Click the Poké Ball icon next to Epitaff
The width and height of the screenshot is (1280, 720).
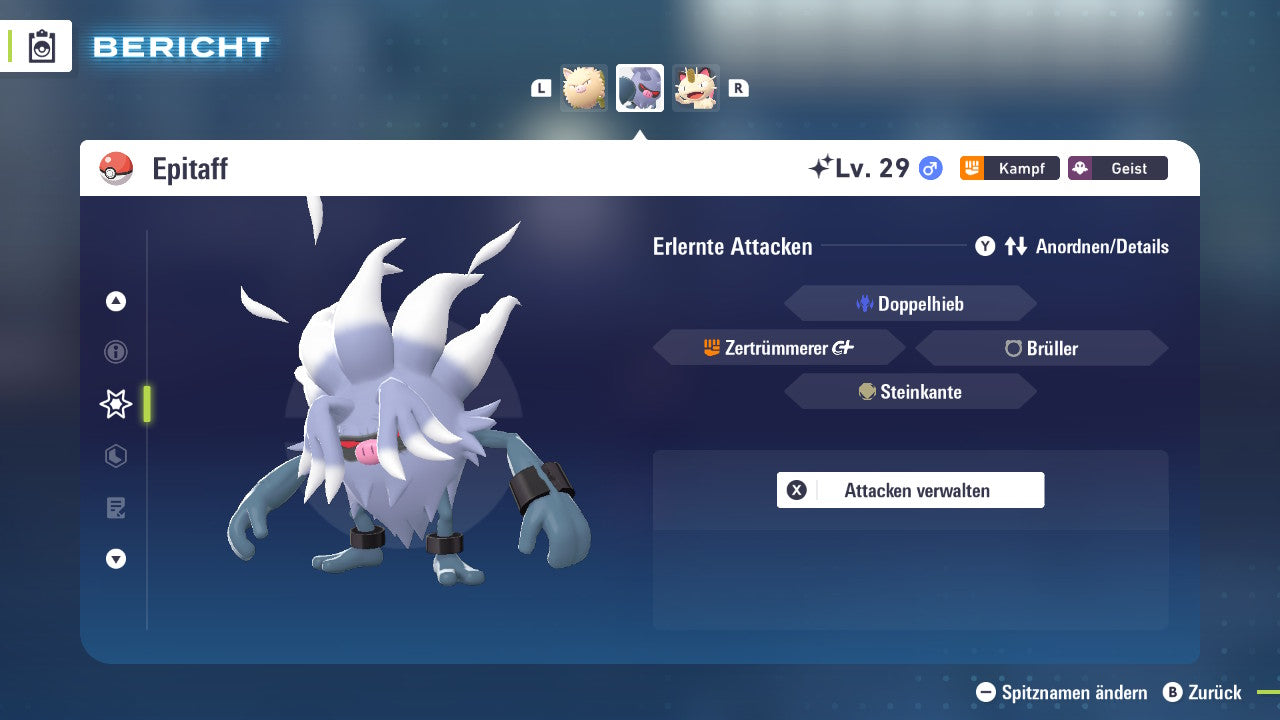point(113,168)
